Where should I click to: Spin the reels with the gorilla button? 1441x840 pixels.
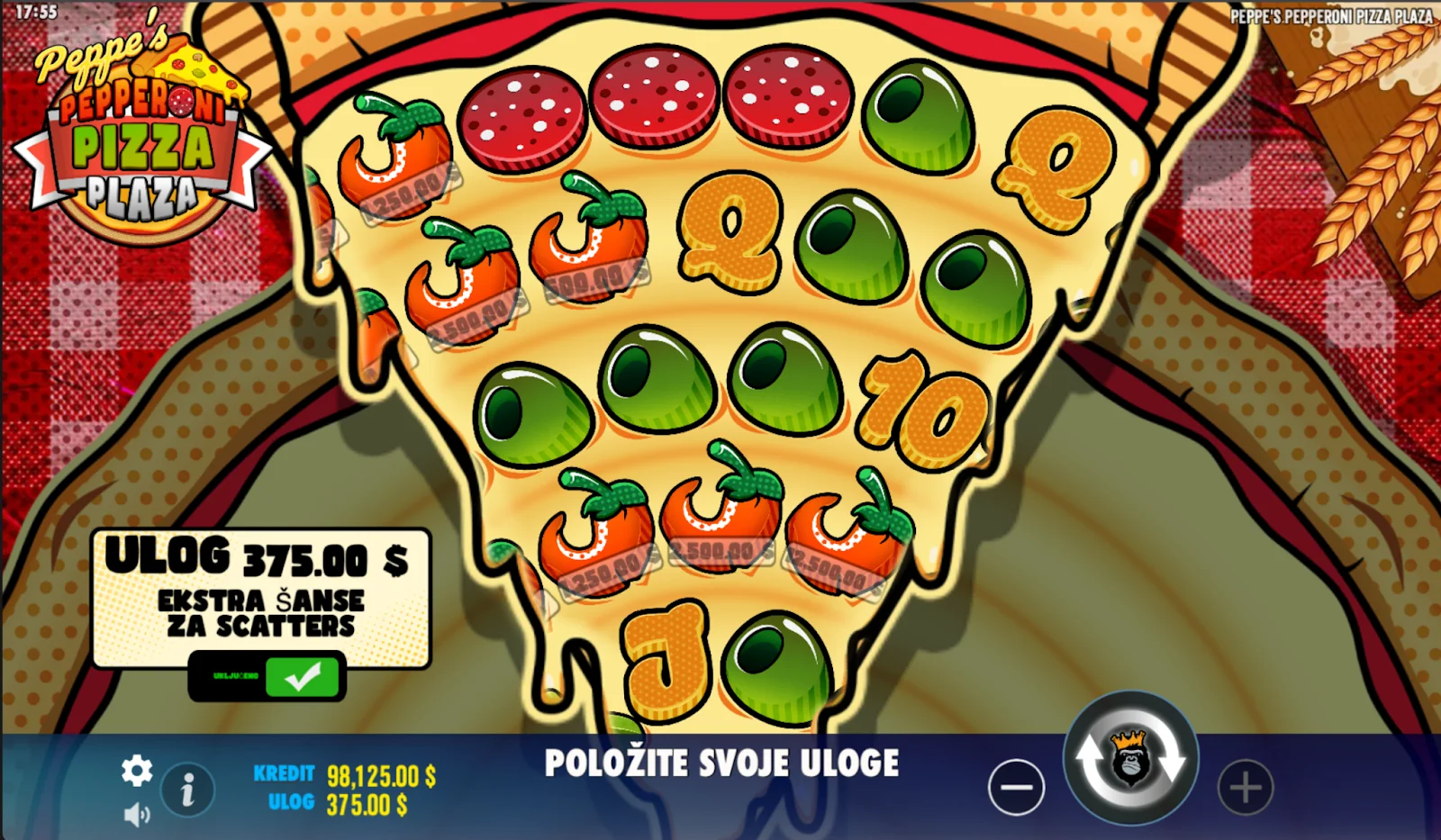(1130, 758)
